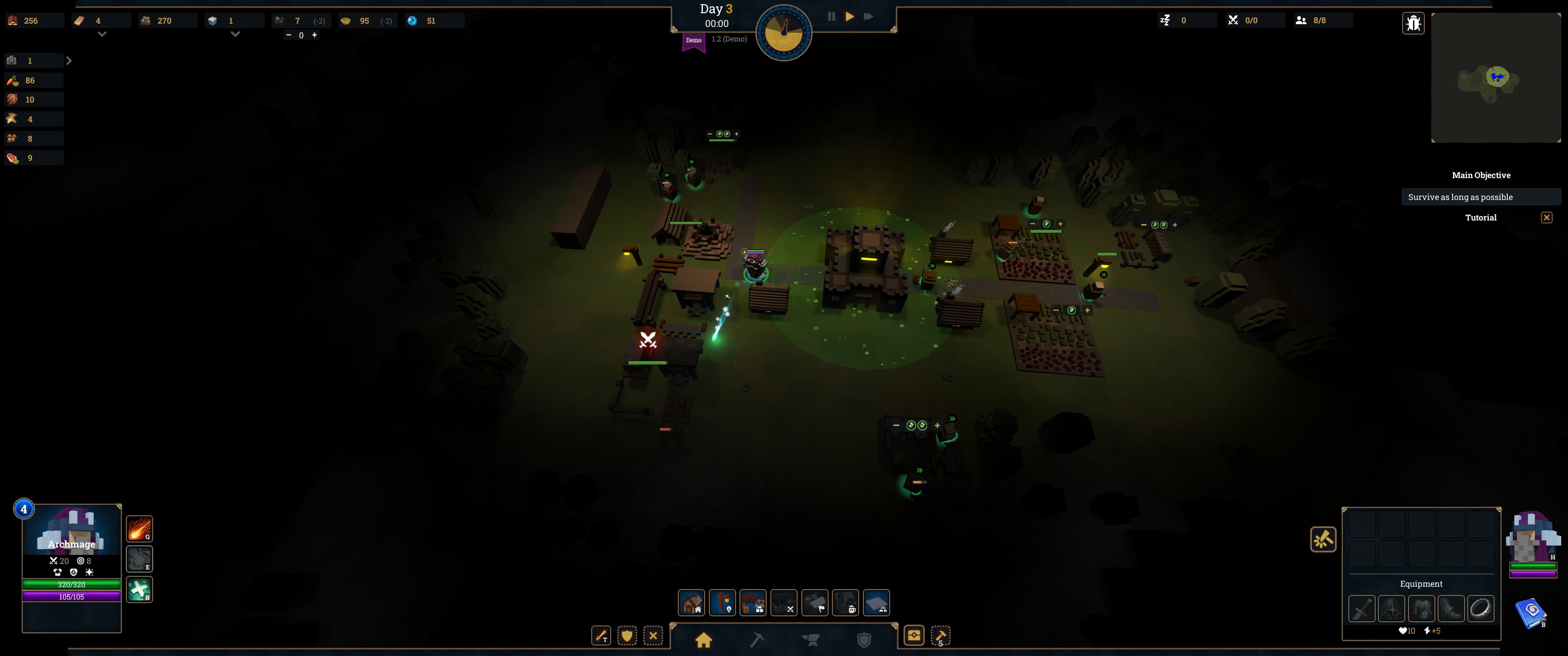The image size is (1568, 656).
Task: Activate the fireball ability icon
Action: click(139, 528)
